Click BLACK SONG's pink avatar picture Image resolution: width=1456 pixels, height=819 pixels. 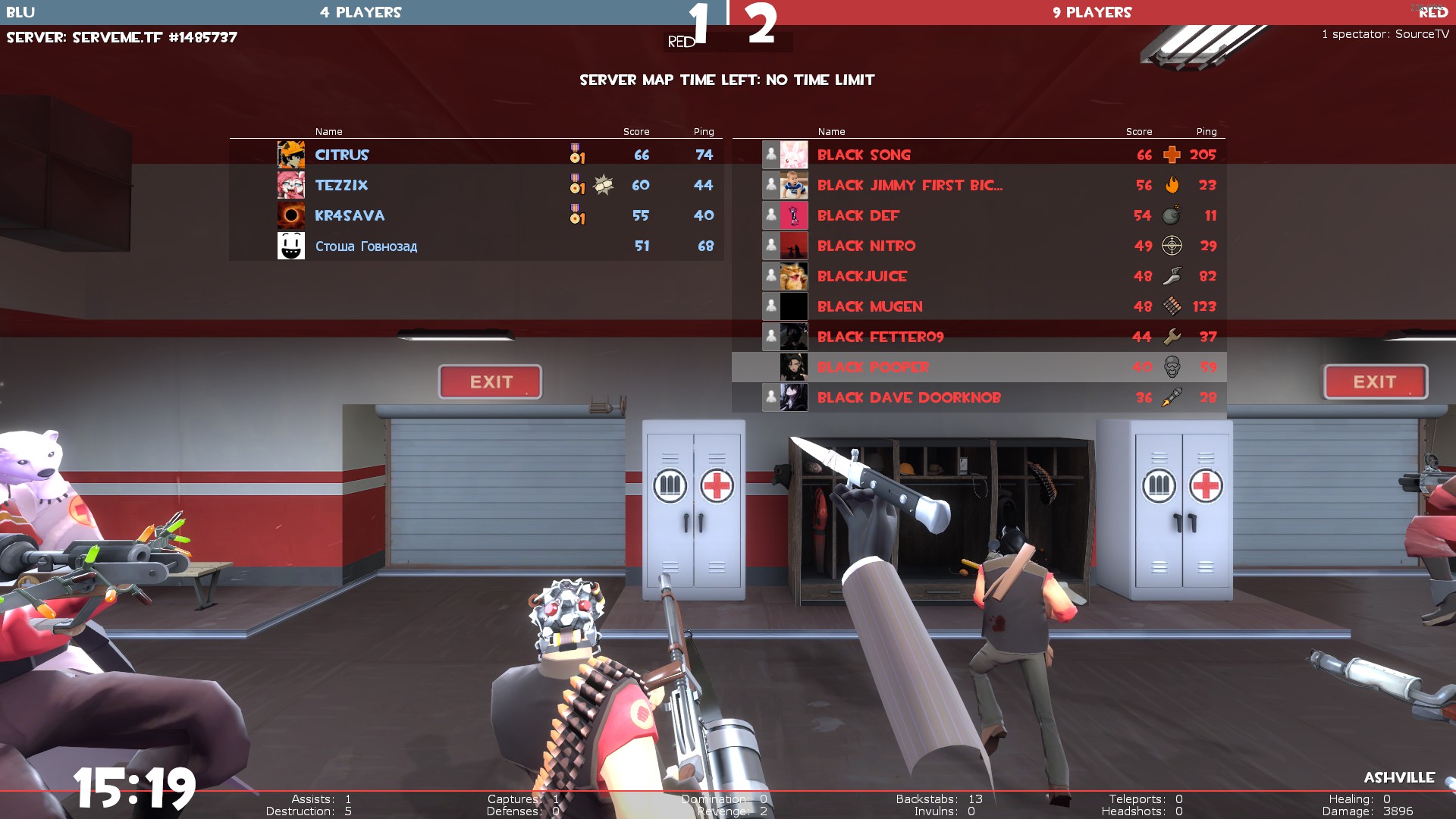794,155
